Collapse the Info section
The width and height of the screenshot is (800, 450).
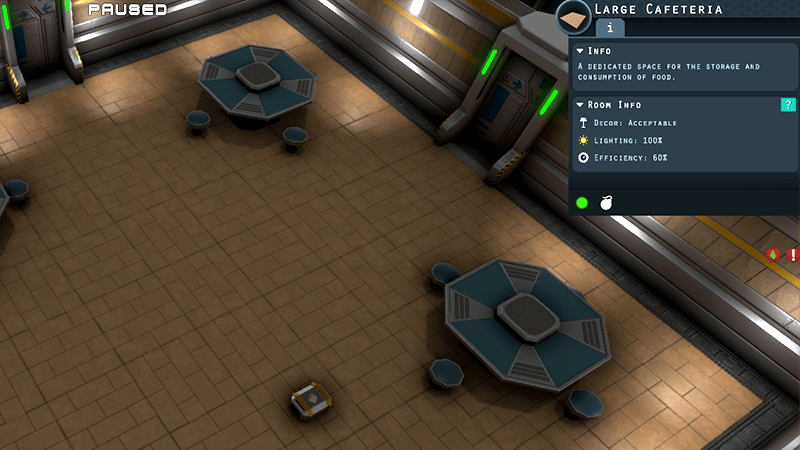tap(581, 51)
